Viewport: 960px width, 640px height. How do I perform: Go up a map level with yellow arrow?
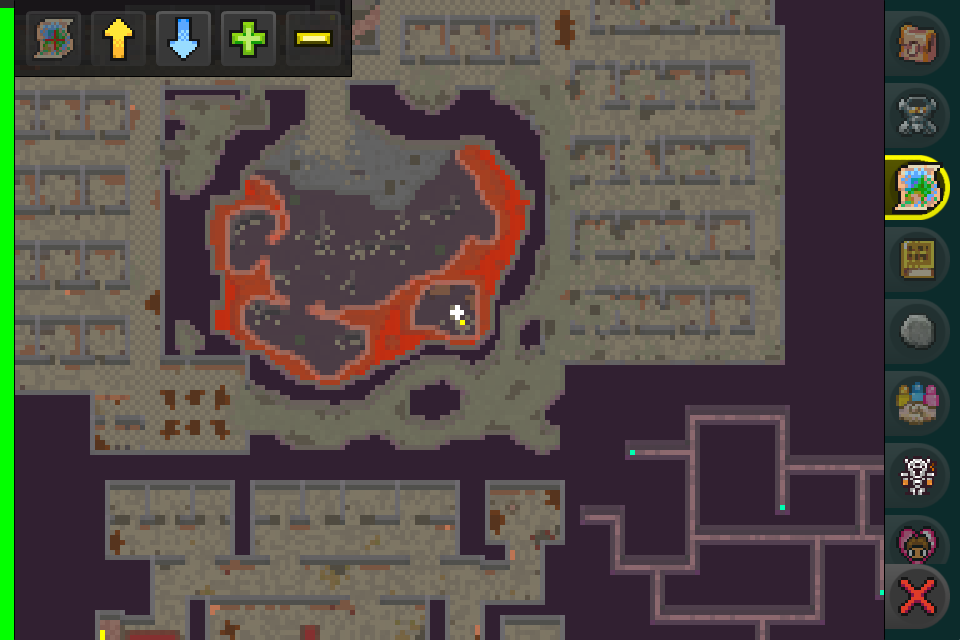(x=118, y=39)
